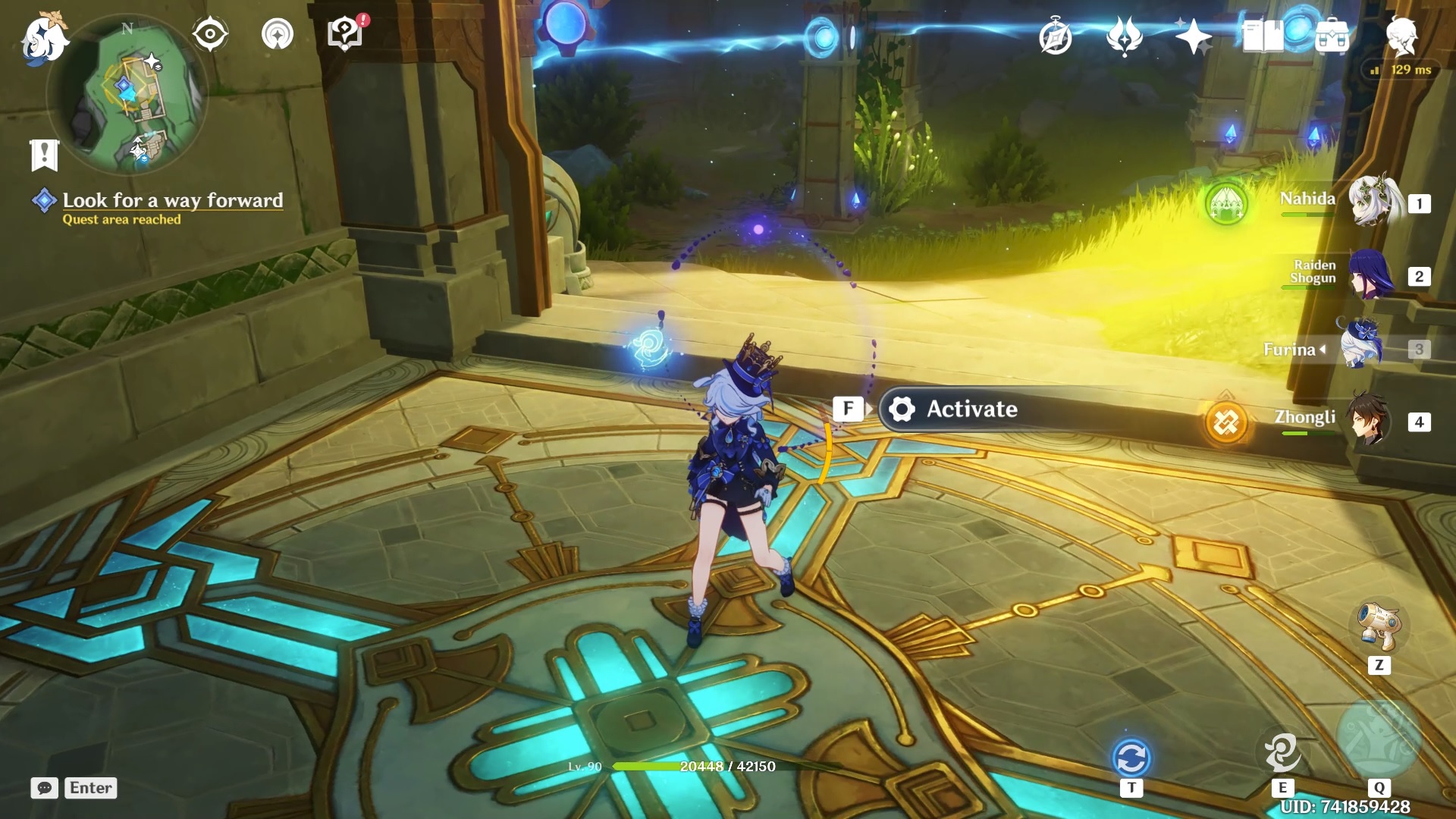This screenshot has width=1456, height=819.
Task: Click the Activate interaction prompt
Action: pos(971,409)
